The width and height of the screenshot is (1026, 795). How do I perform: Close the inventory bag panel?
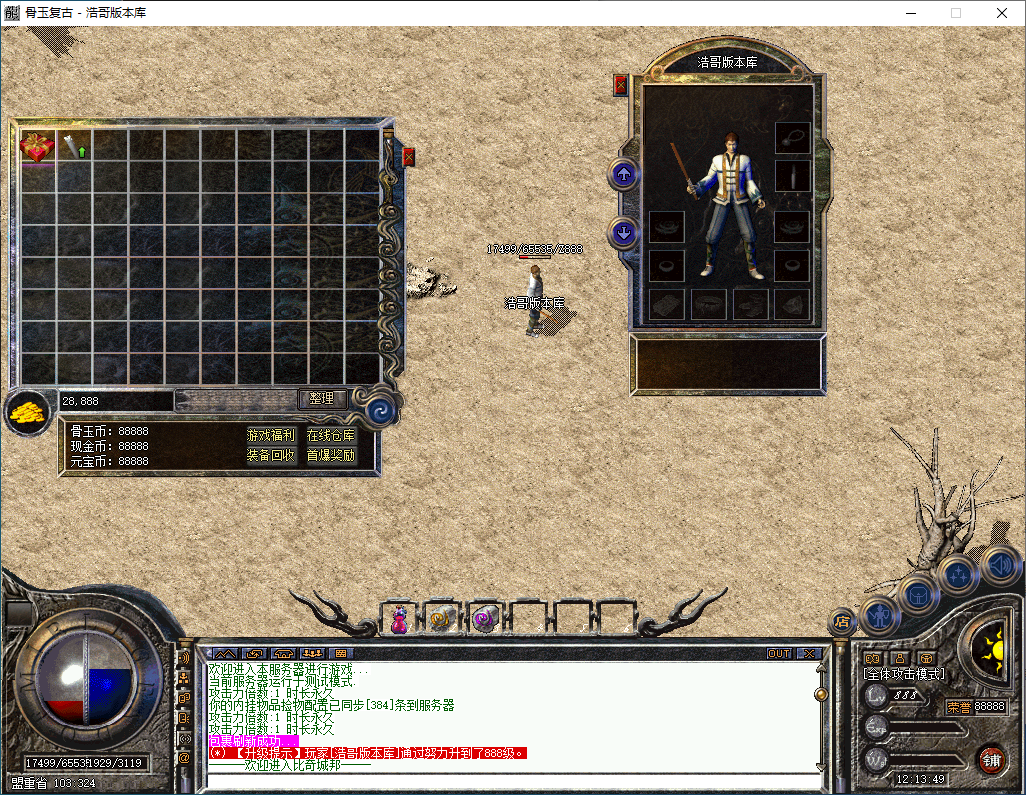[408, 157]
